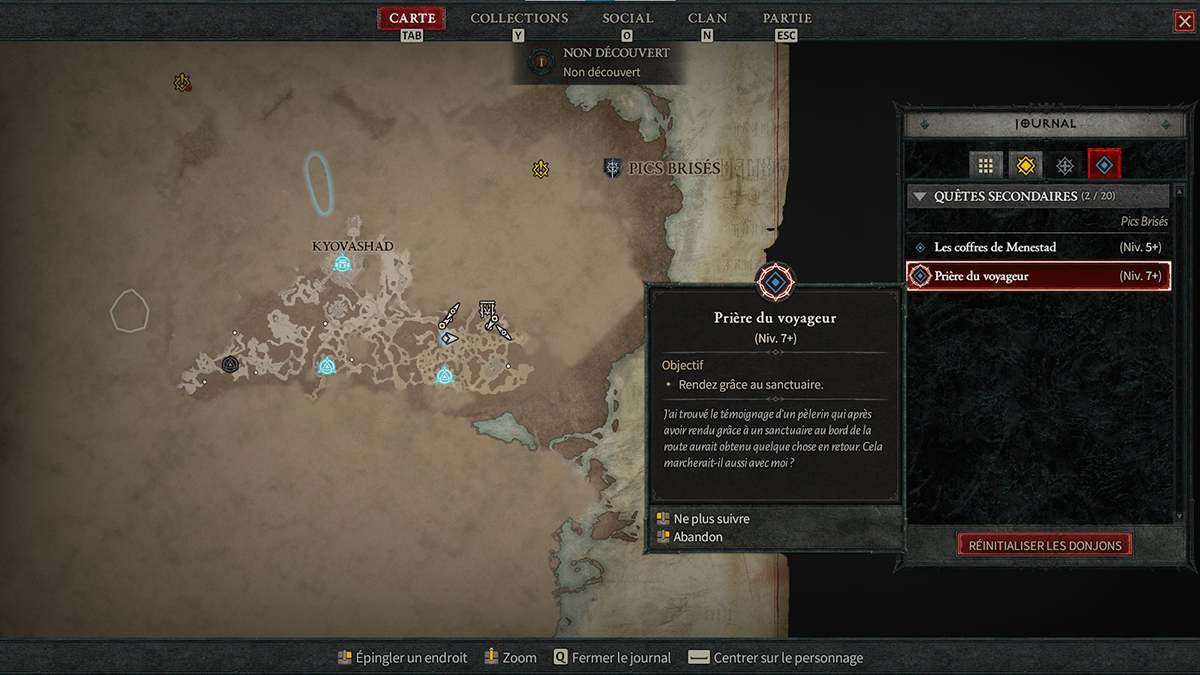This screenshot has width=1200, height=675.
Task: Choose Abandon in the quest popup
Action: pos(698,537)
